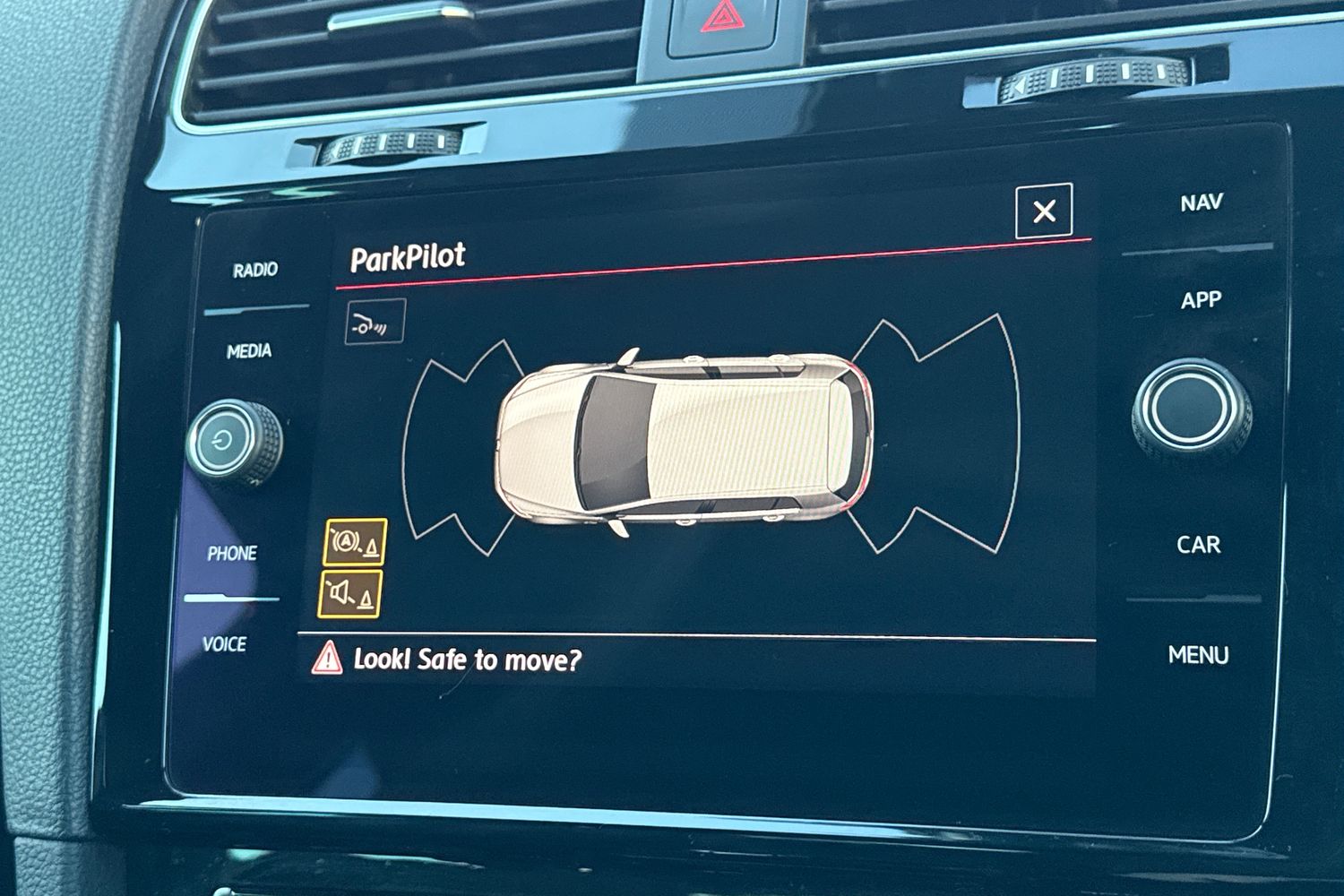Activate VOICE control
The height and width of the screenshot is (896, 1344).
tap(224, 644)
